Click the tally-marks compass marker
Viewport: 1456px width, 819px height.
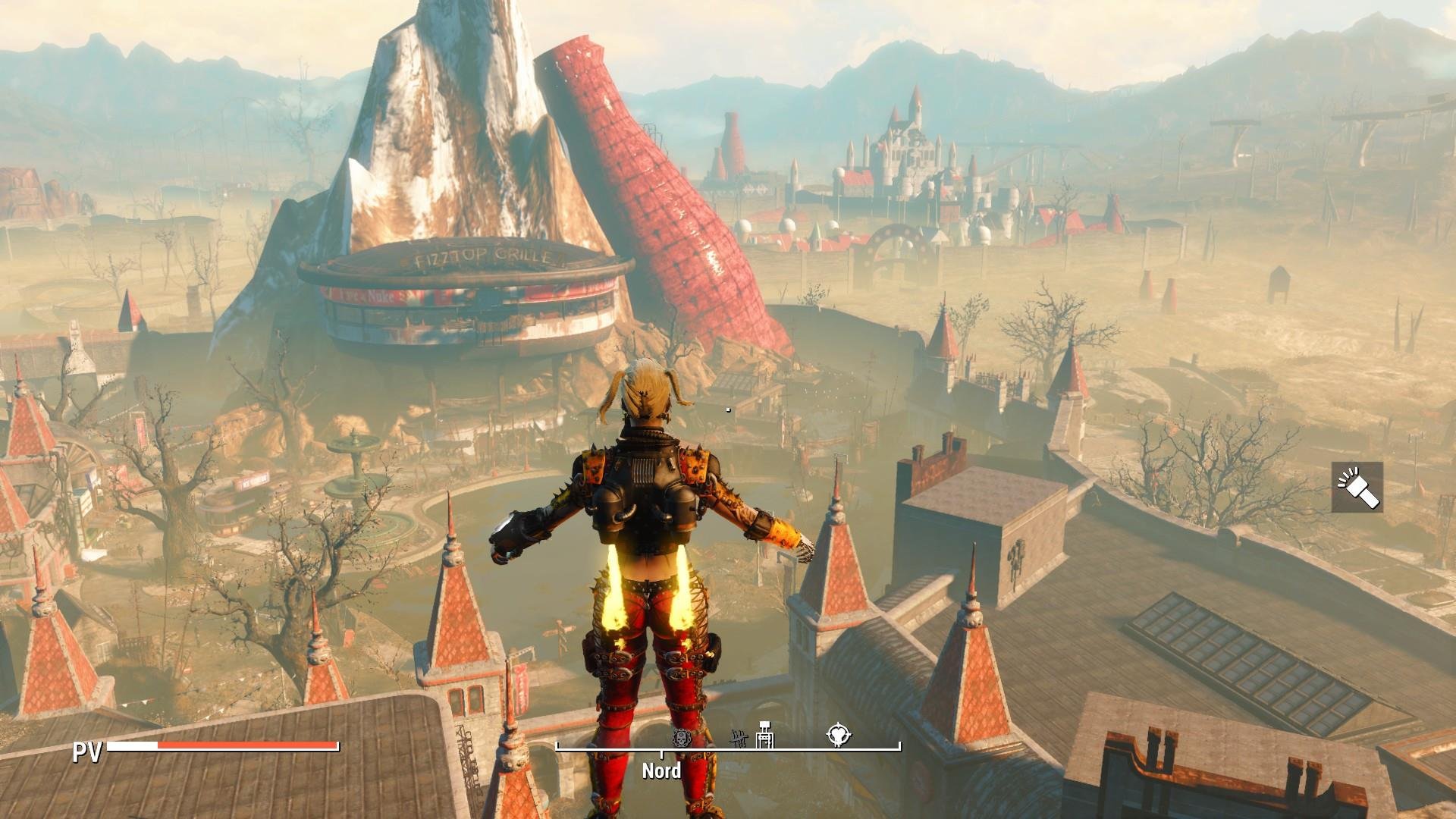(x=739, y=738)
